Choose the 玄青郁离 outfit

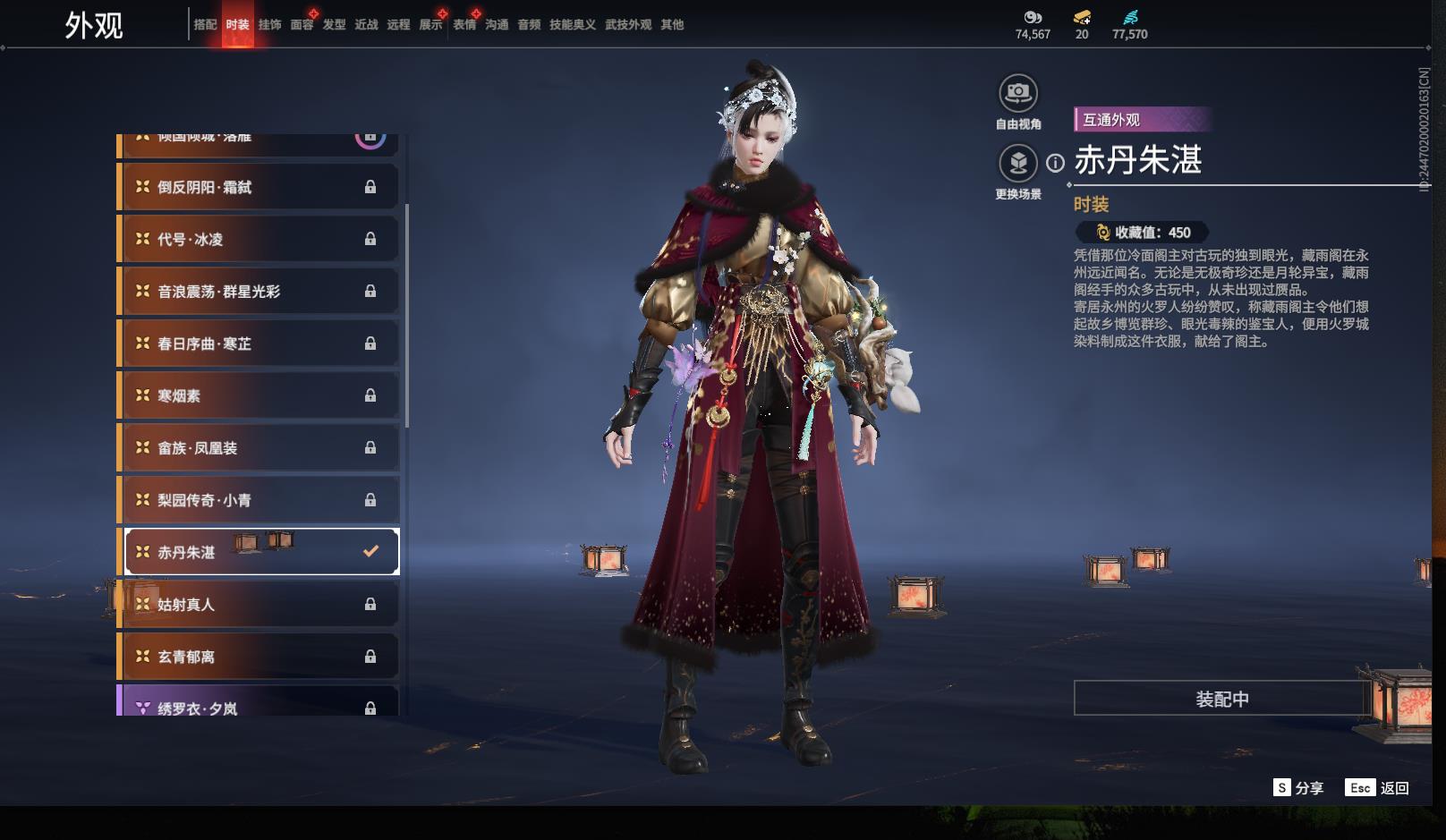[x=258, y=657]
